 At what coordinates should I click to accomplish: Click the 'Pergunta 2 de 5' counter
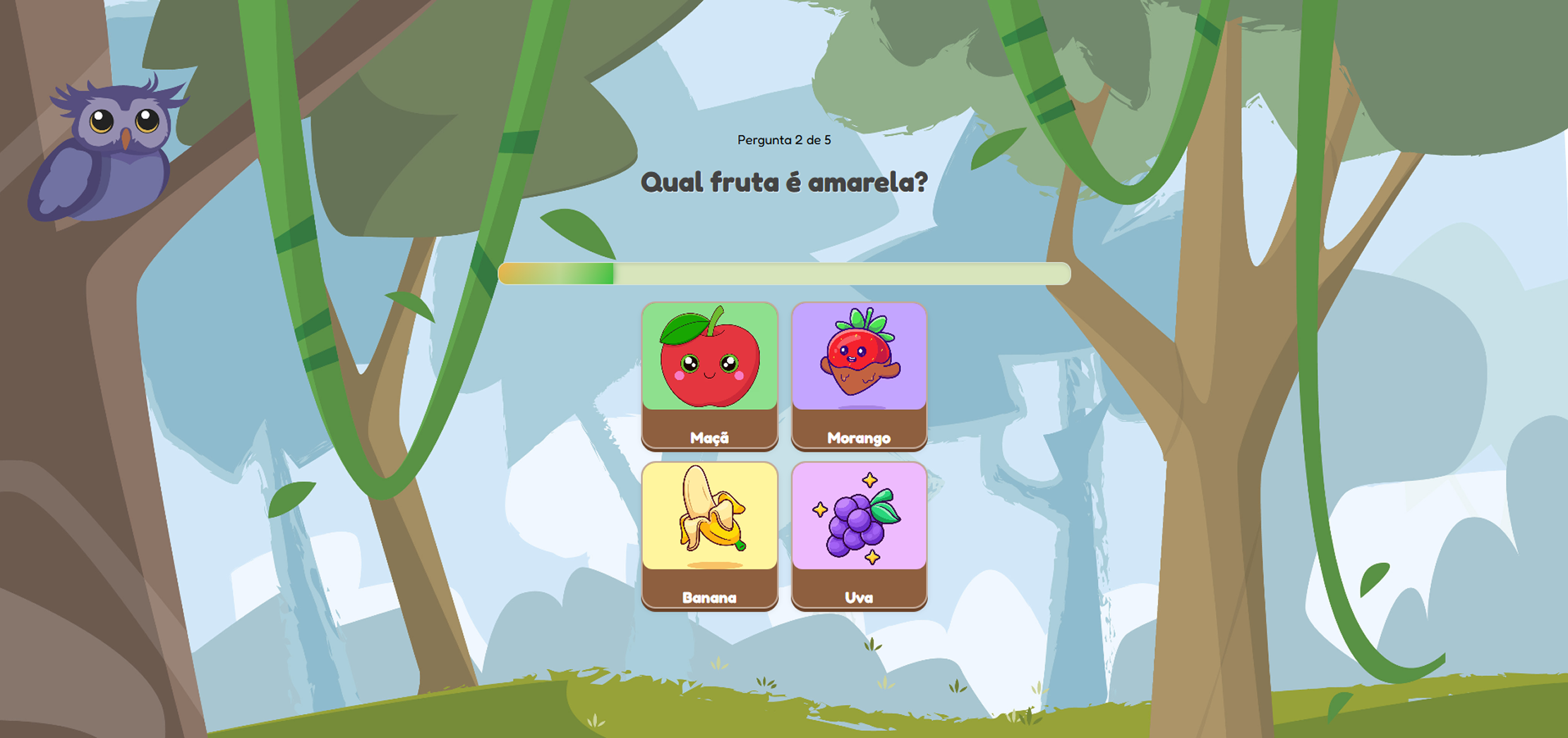point(783,140)
